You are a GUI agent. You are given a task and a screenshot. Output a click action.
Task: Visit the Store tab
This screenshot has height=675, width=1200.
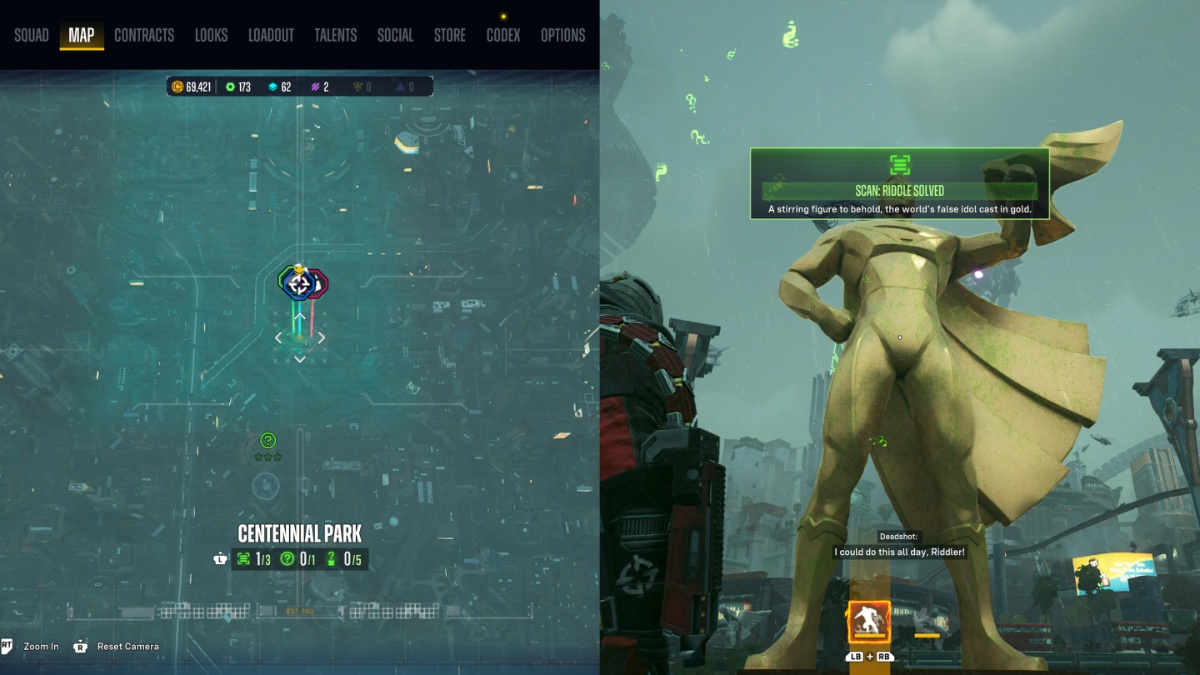coord(449,35)
